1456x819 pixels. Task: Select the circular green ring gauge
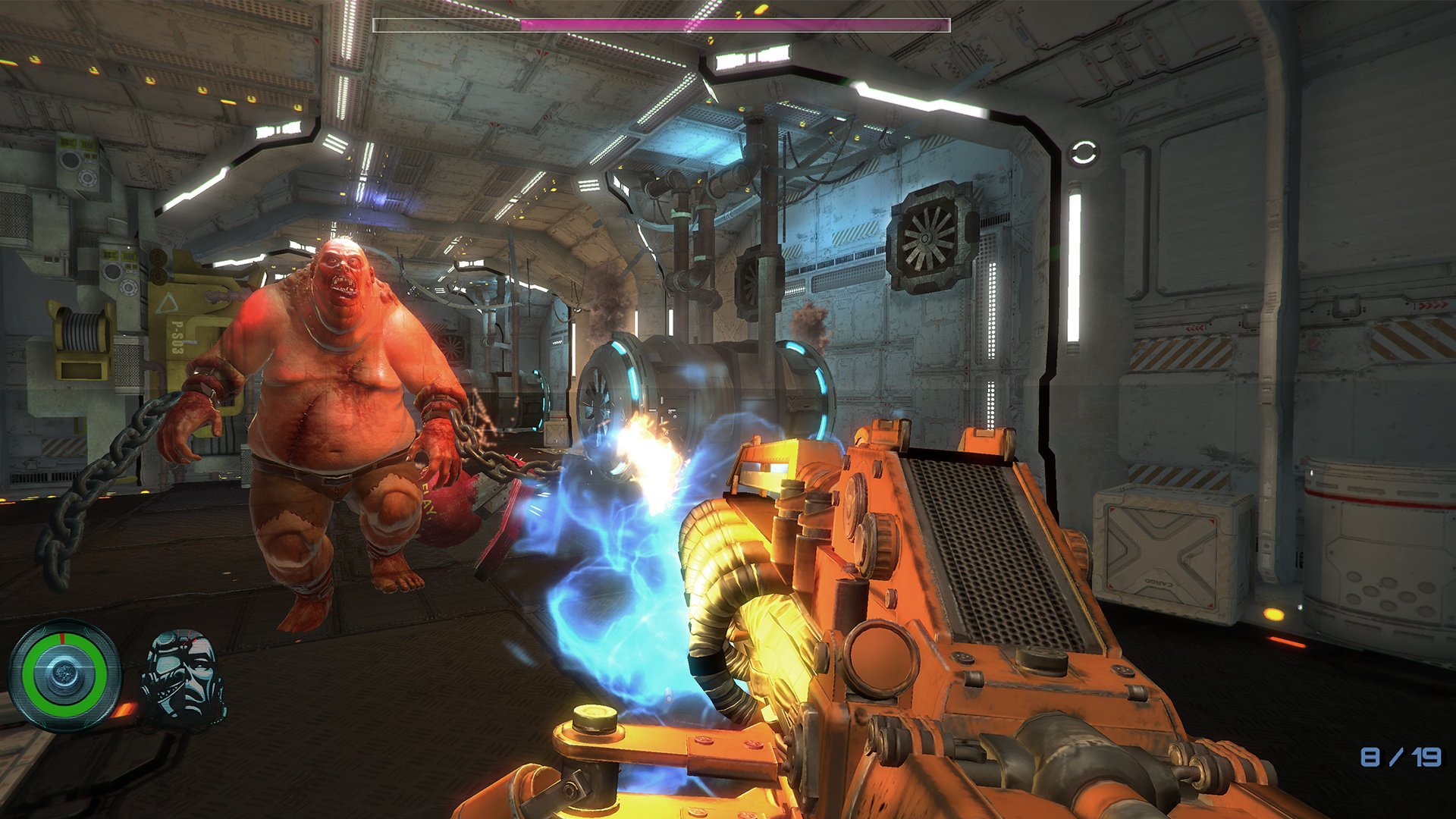64,674
